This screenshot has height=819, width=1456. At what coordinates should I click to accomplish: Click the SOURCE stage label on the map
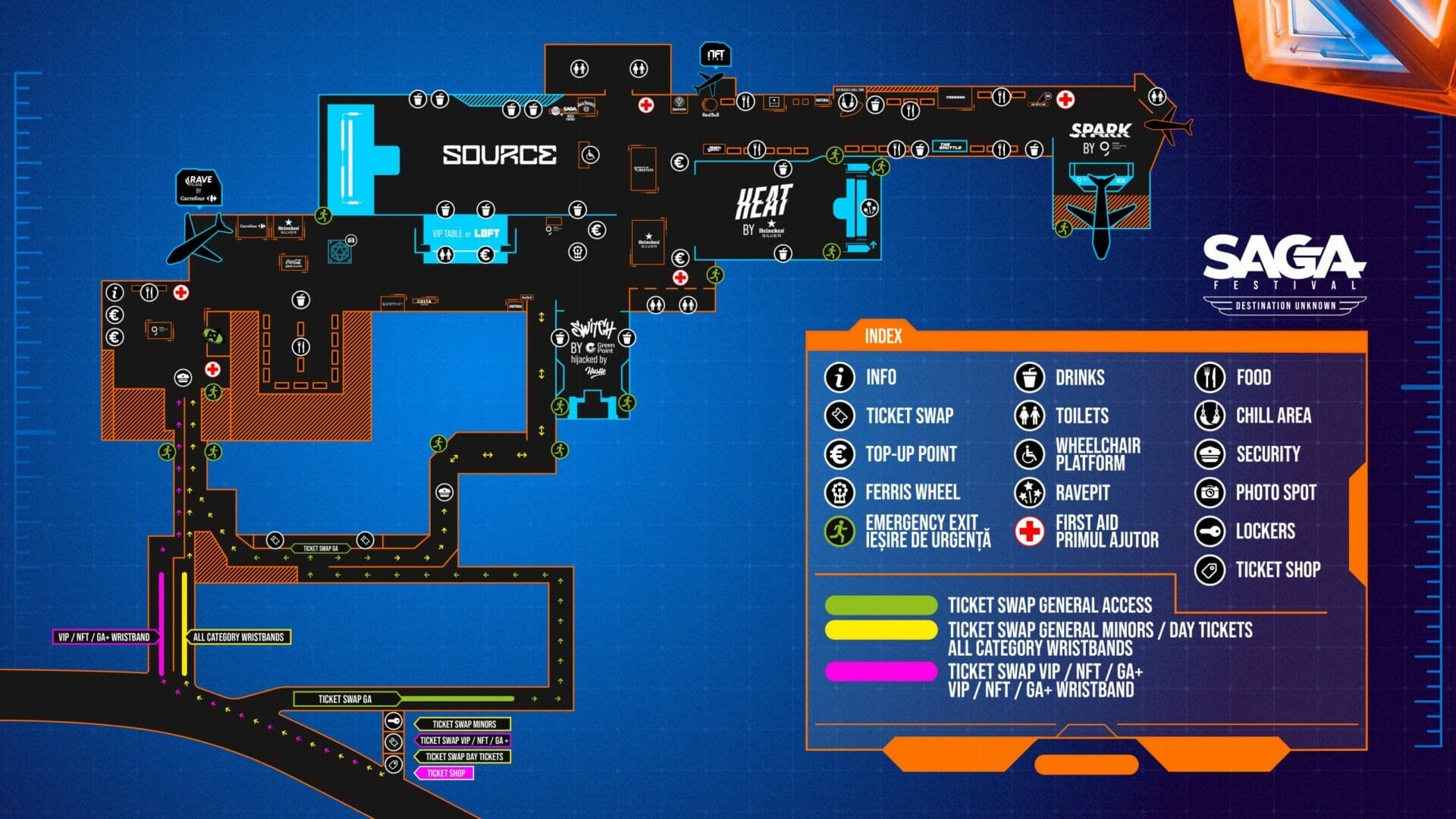click(x=499, y=155)
